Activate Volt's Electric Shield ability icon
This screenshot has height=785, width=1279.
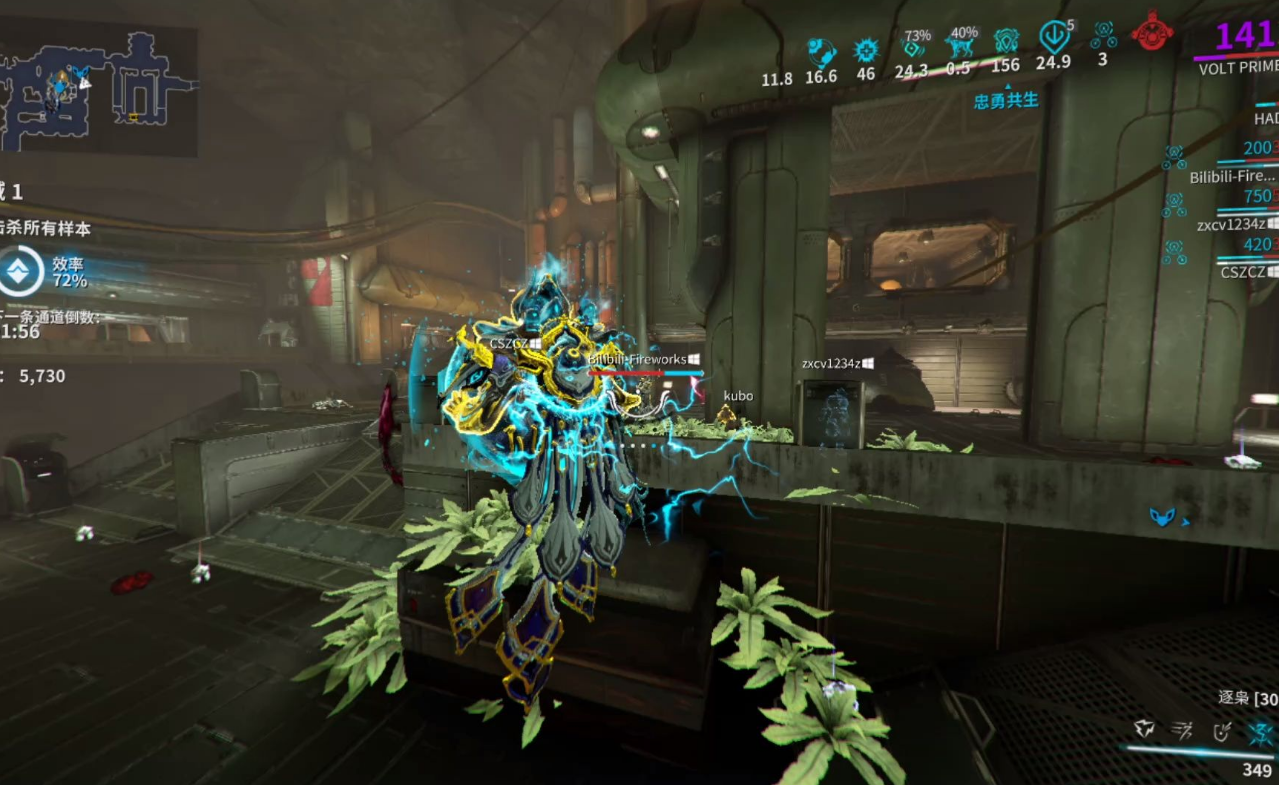[1221, 731]
